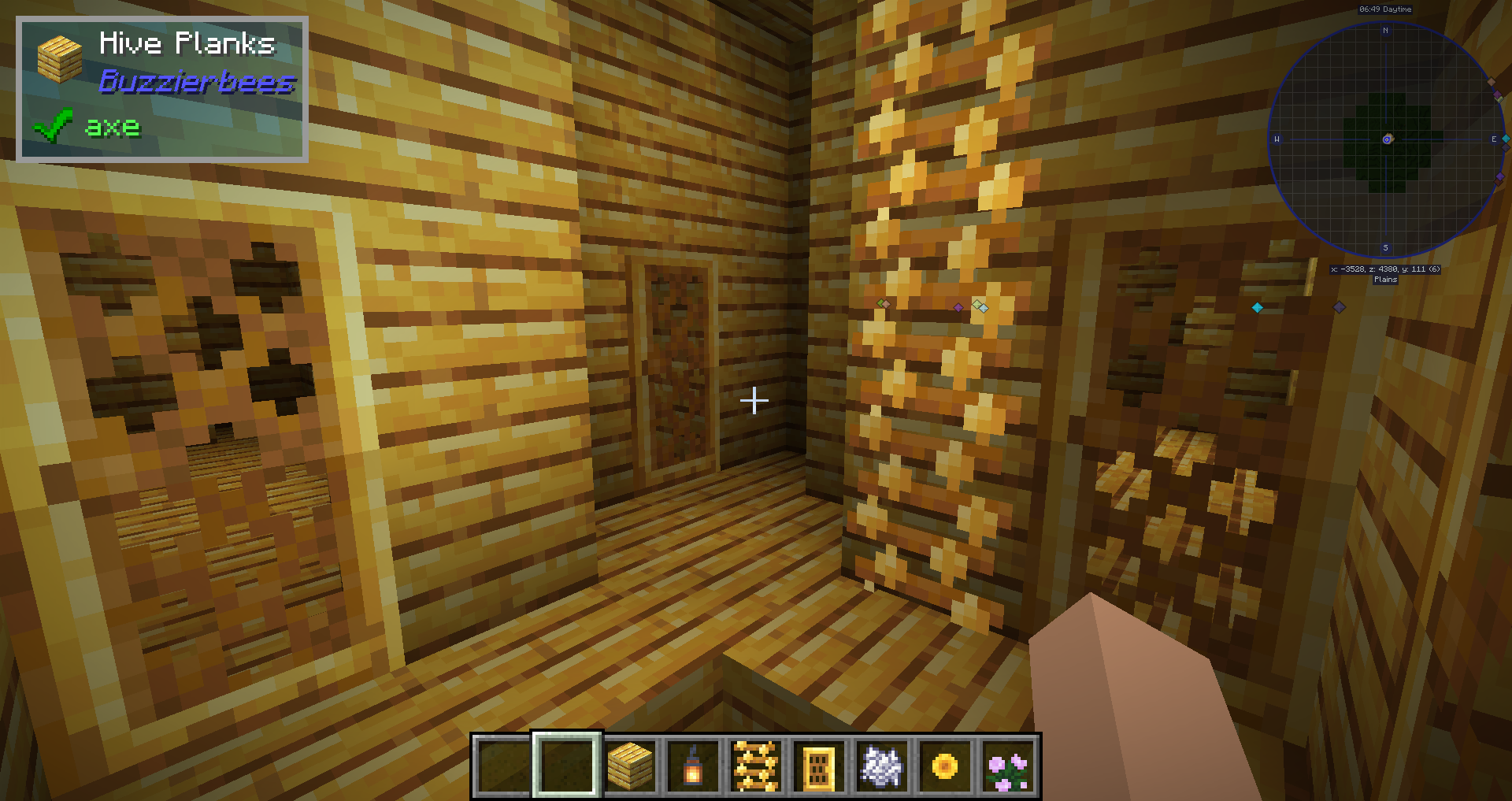1512x801 pixels.
Task: Choose the honeycomb ladder hotbar slot
Action: coord(756,766)
